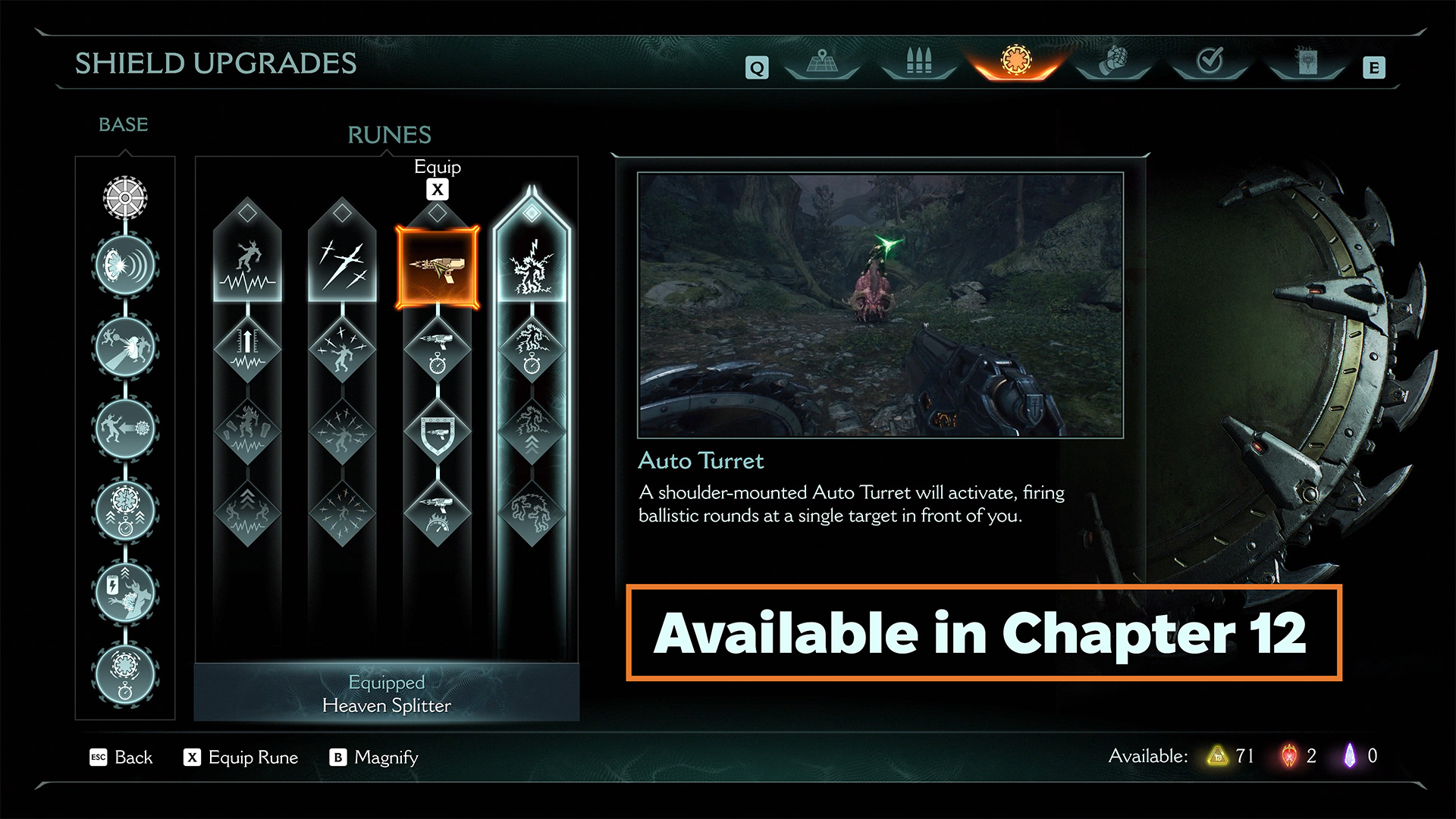
Task: Open the bullets weapons tab
Action: point(918,61)
